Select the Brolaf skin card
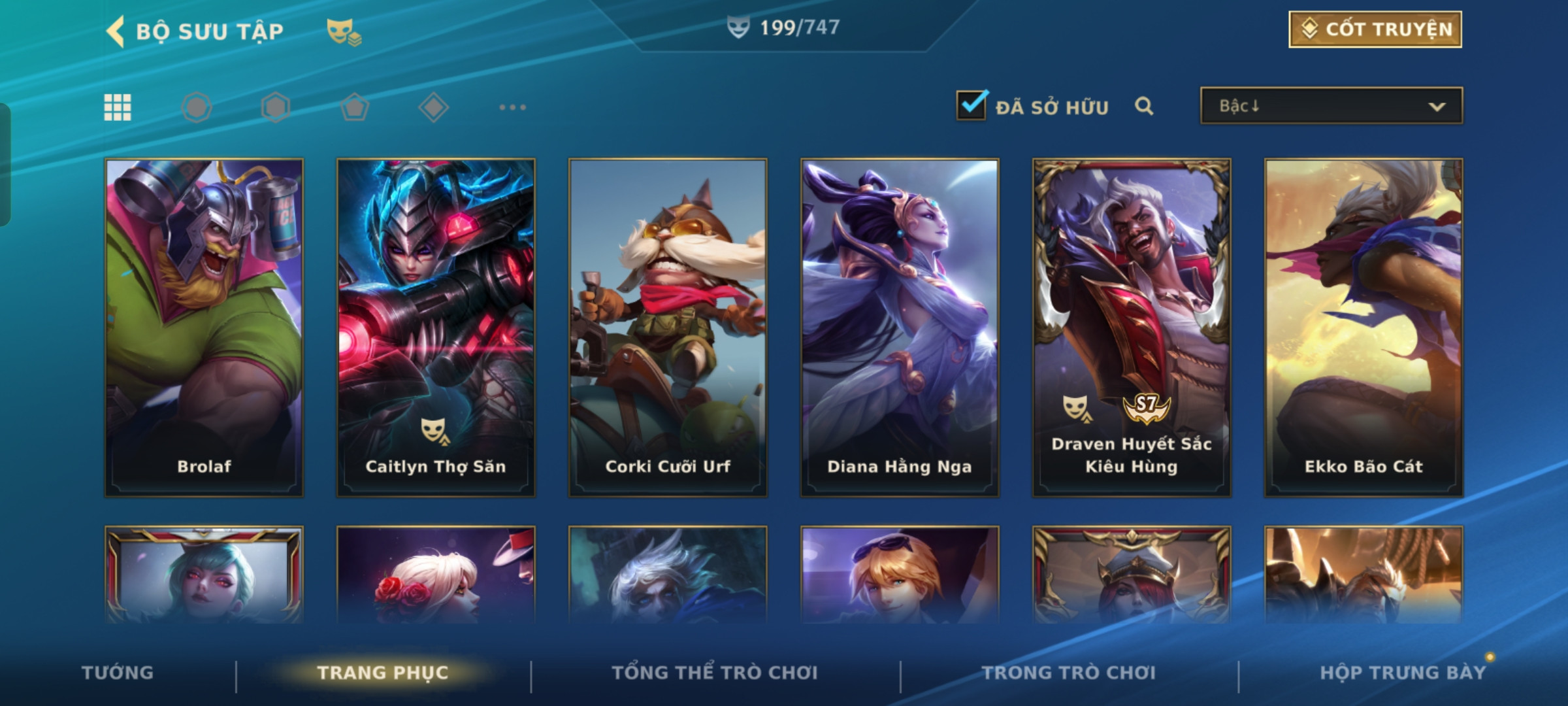Viewport: 1568px width, 706px height. pyautogui.click(x=204, y=327)
